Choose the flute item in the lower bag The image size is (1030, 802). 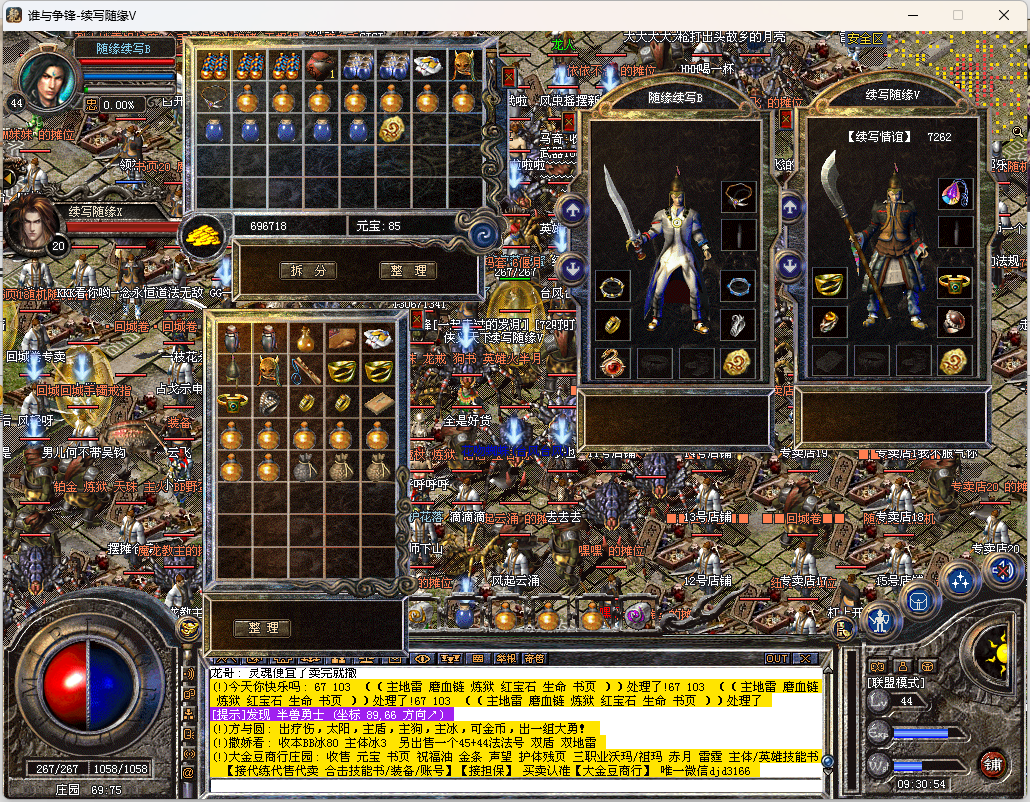[x=306, y=370]
